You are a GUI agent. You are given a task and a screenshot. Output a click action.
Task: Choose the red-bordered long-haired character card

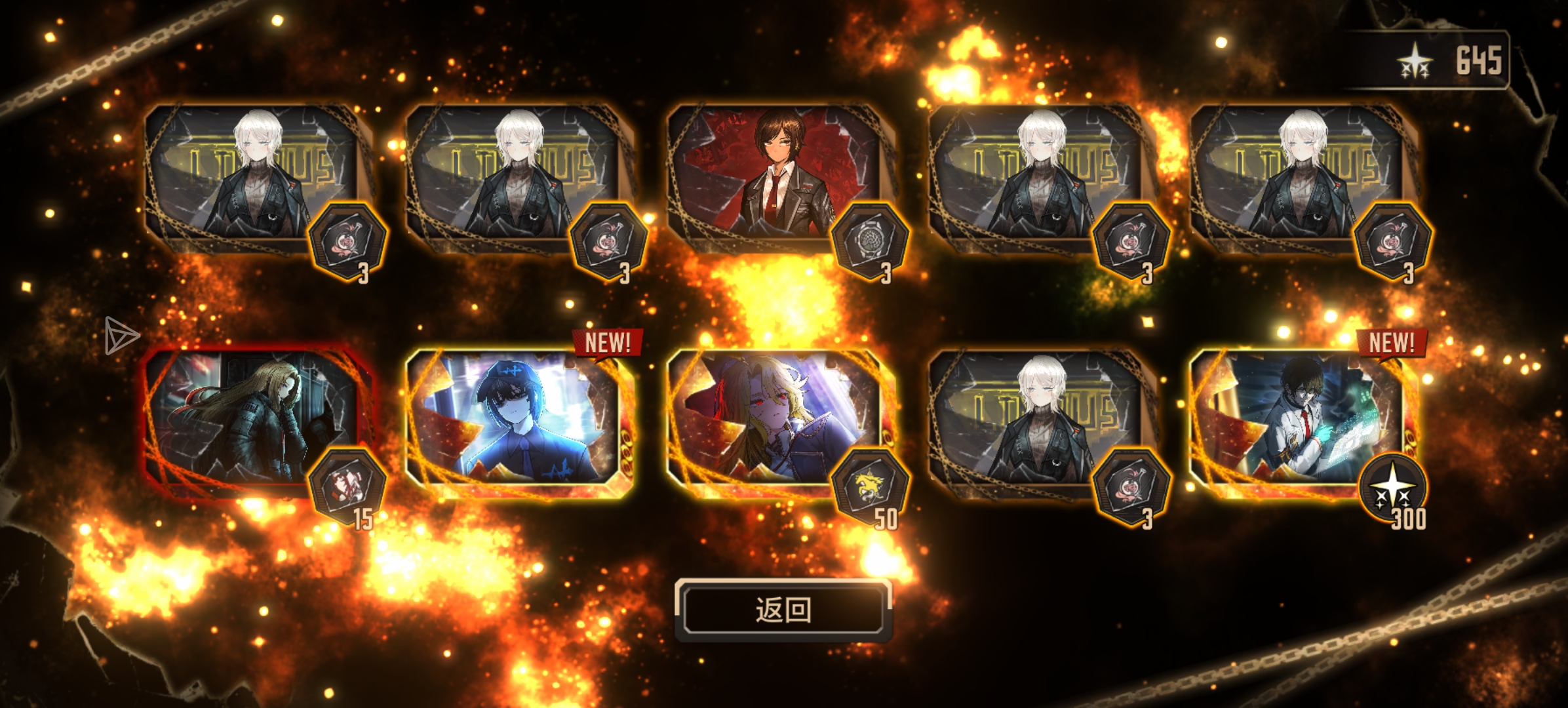(252, 420)
